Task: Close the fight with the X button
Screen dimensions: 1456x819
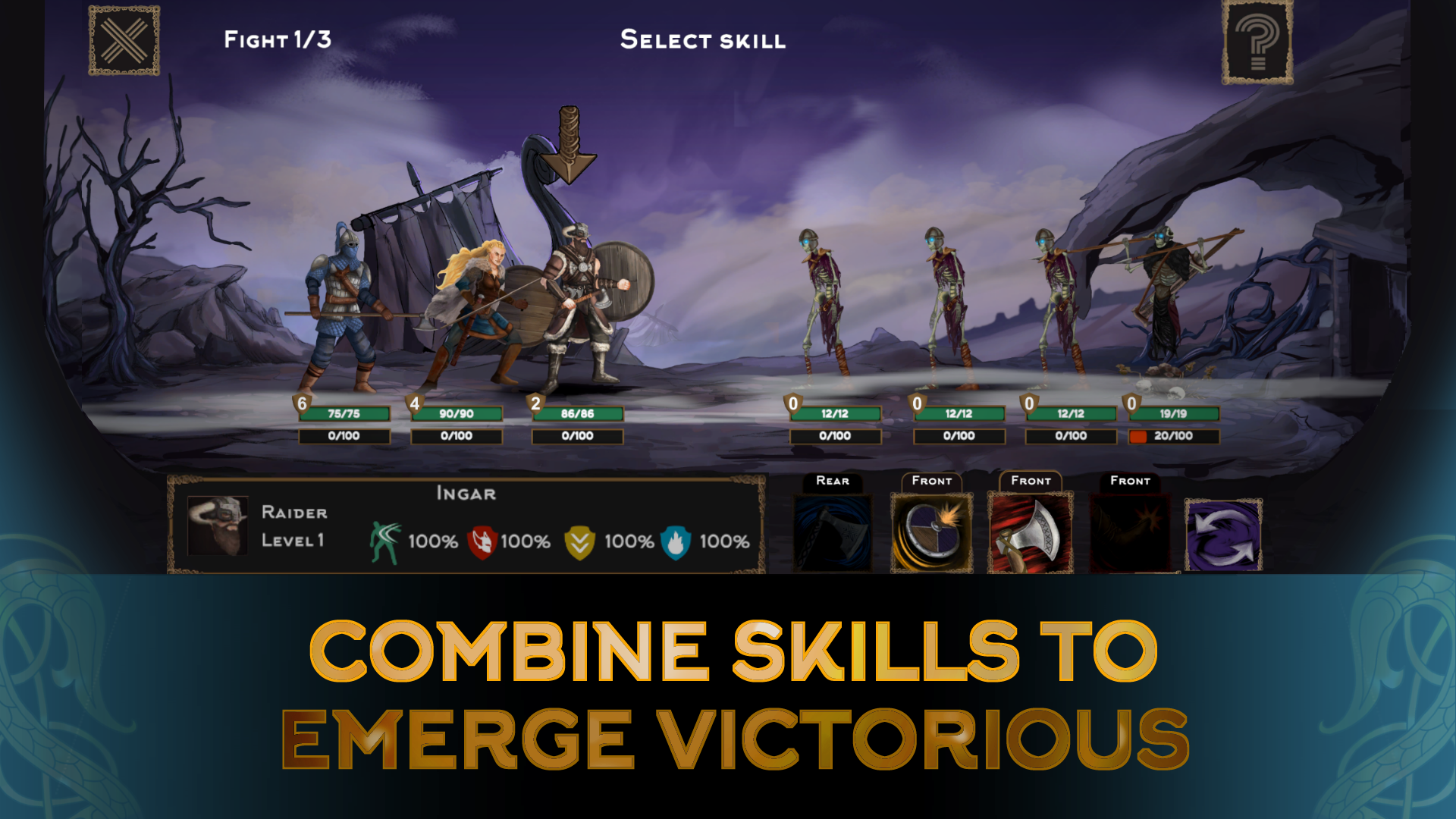Action: tap(124, 39)
